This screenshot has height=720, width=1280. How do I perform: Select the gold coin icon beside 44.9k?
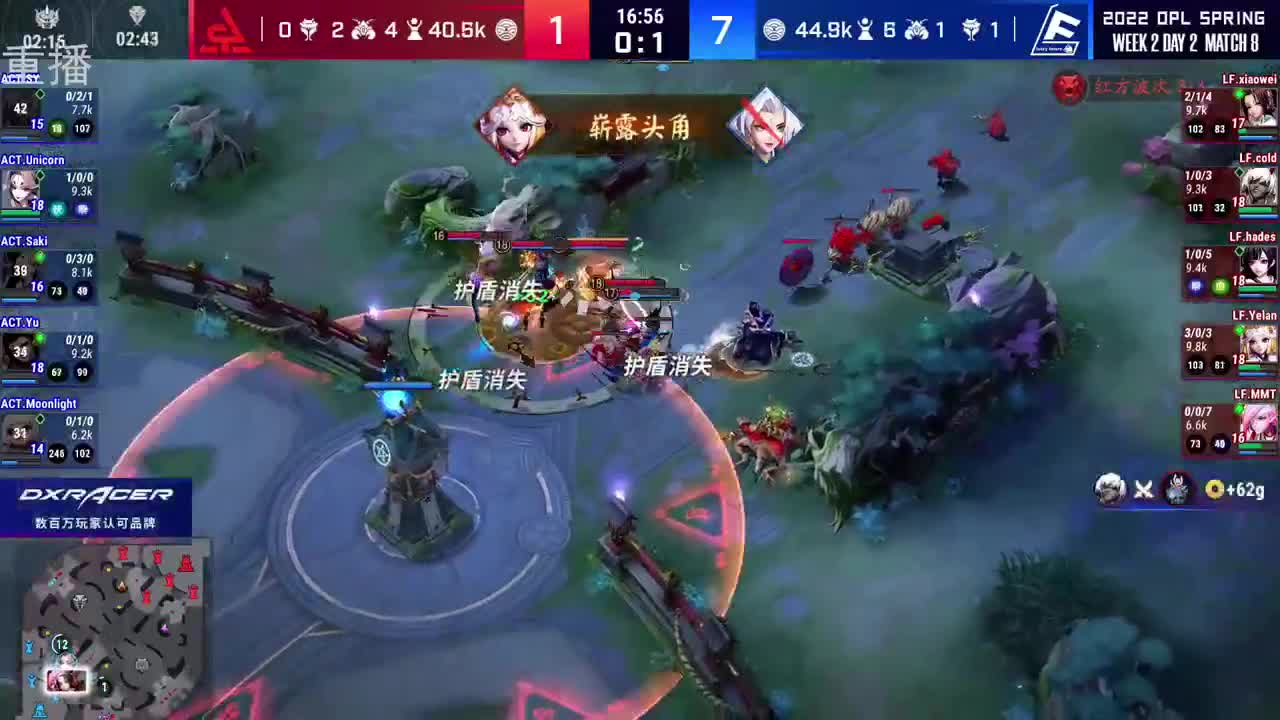coord(773,29)
